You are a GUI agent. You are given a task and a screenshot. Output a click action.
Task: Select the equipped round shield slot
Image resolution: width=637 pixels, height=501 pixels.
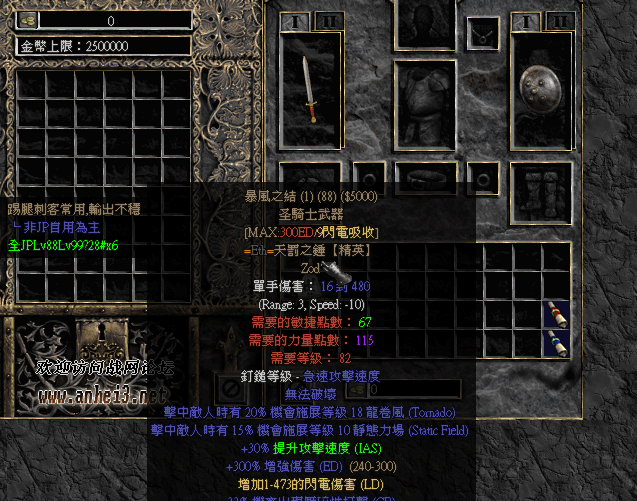coord(541,90)
